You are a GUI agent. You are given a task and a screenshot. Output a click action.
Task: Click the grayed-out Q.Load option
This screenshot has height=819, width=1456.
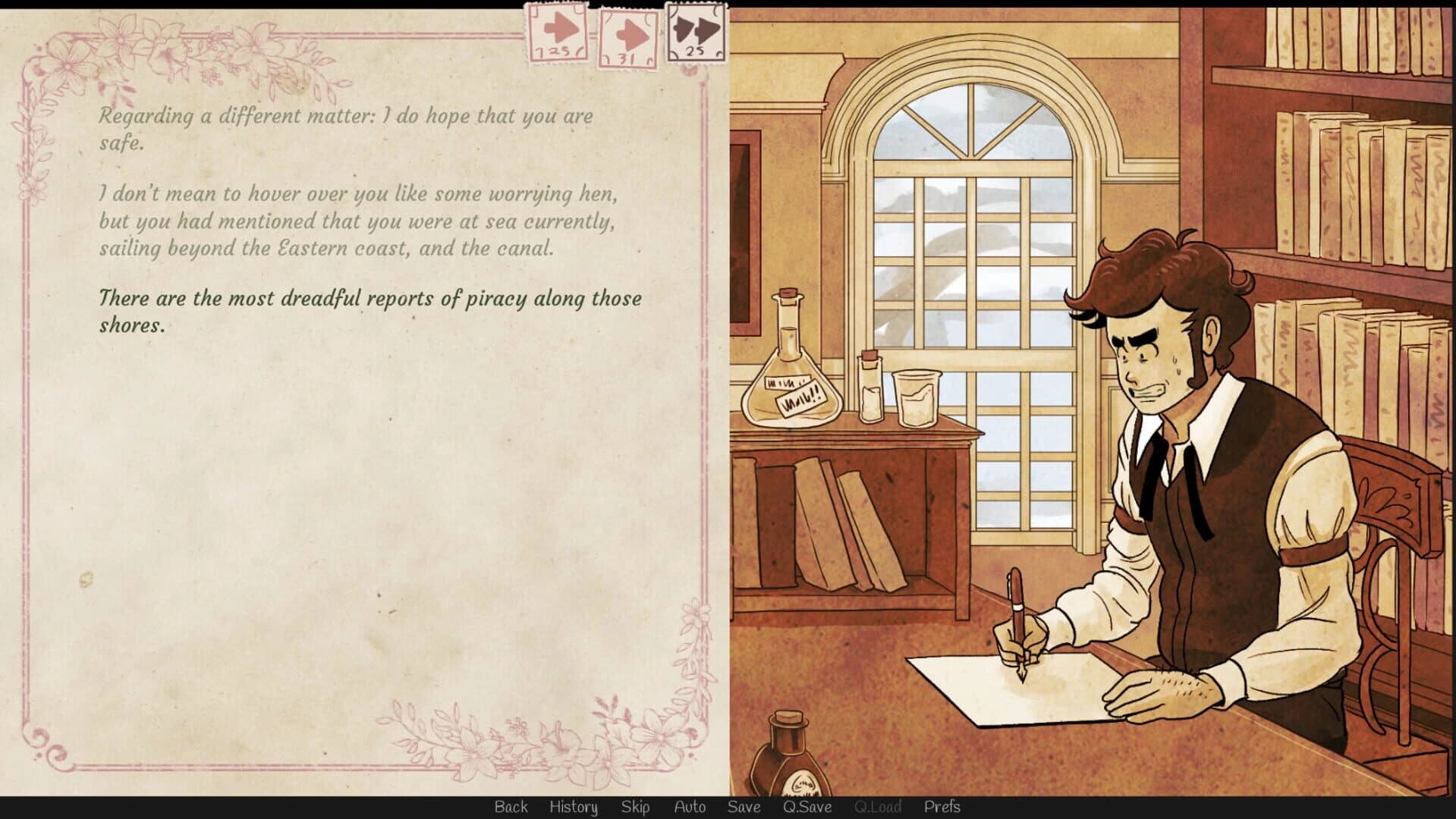[x=878, y=808]
